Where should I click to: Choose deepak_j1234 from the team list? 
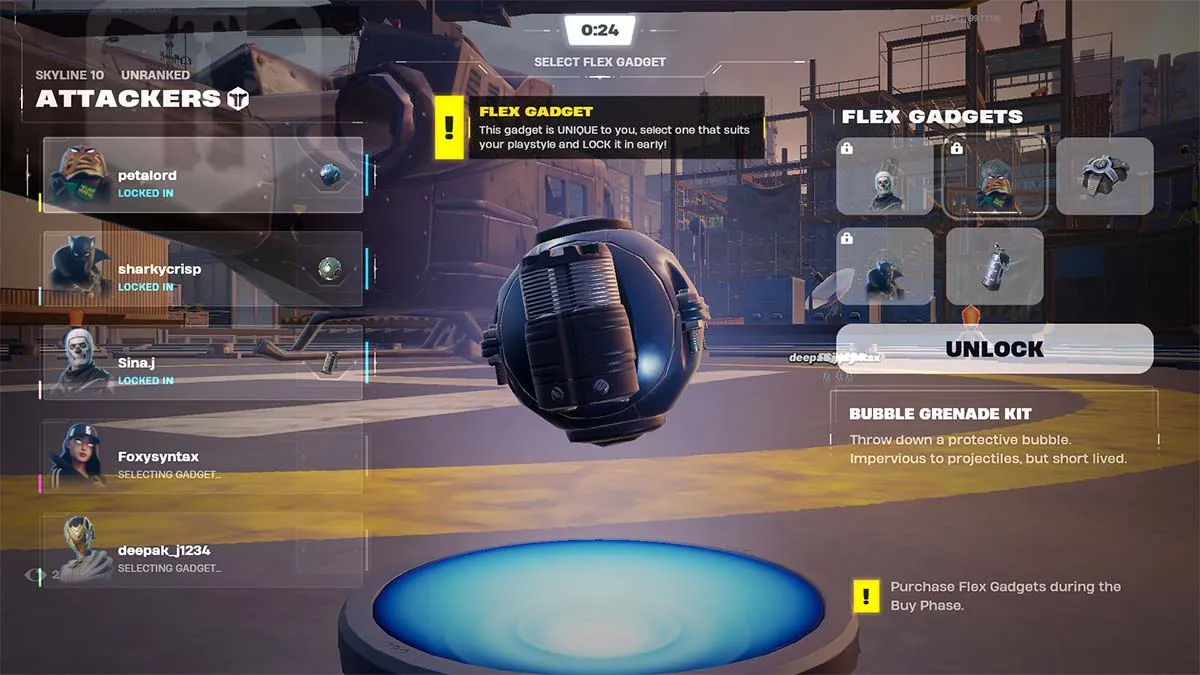(203, 551)
